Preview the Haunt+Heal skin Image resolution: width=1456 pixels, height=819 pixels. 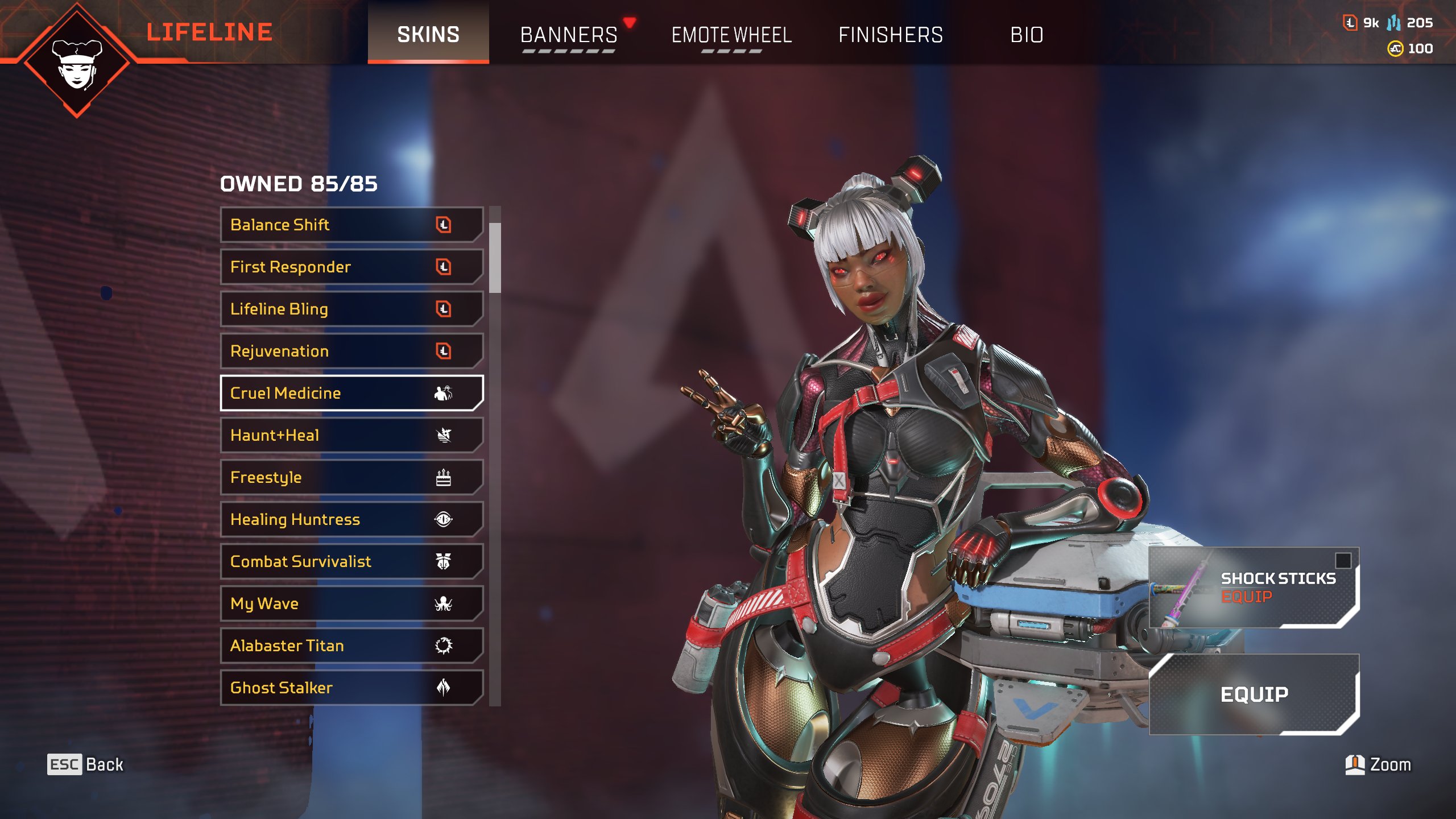tap(351, 435)
